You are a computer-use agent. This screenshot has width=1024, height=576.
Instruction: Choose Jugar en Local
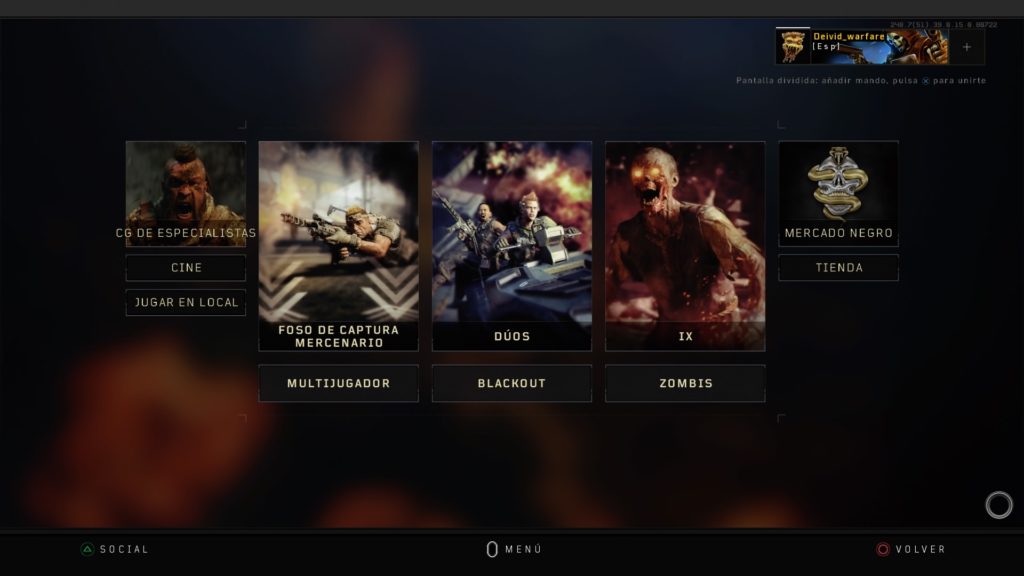[x=186, y=302]
